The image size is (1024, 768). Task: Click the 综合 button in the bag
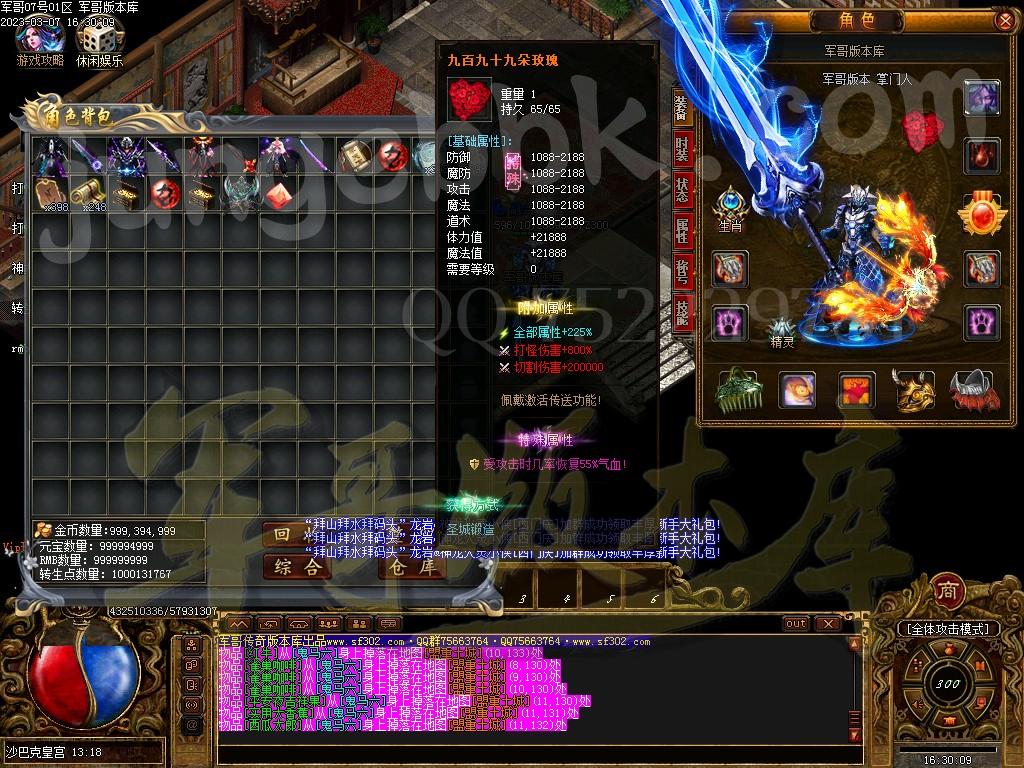[x=297, y=567]
